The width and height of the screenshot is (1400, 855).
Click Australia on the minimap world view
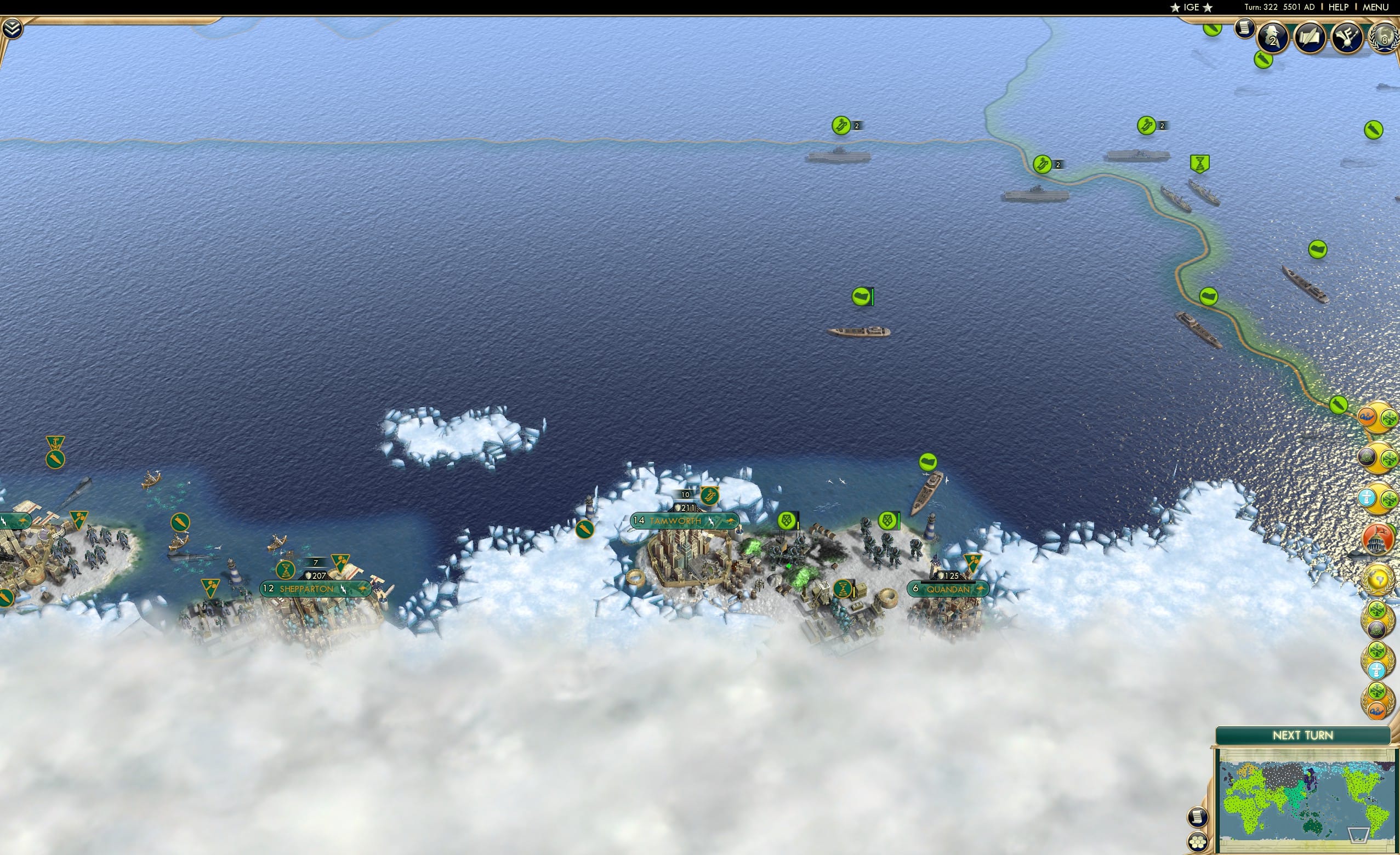click(x=1312, y=825)
